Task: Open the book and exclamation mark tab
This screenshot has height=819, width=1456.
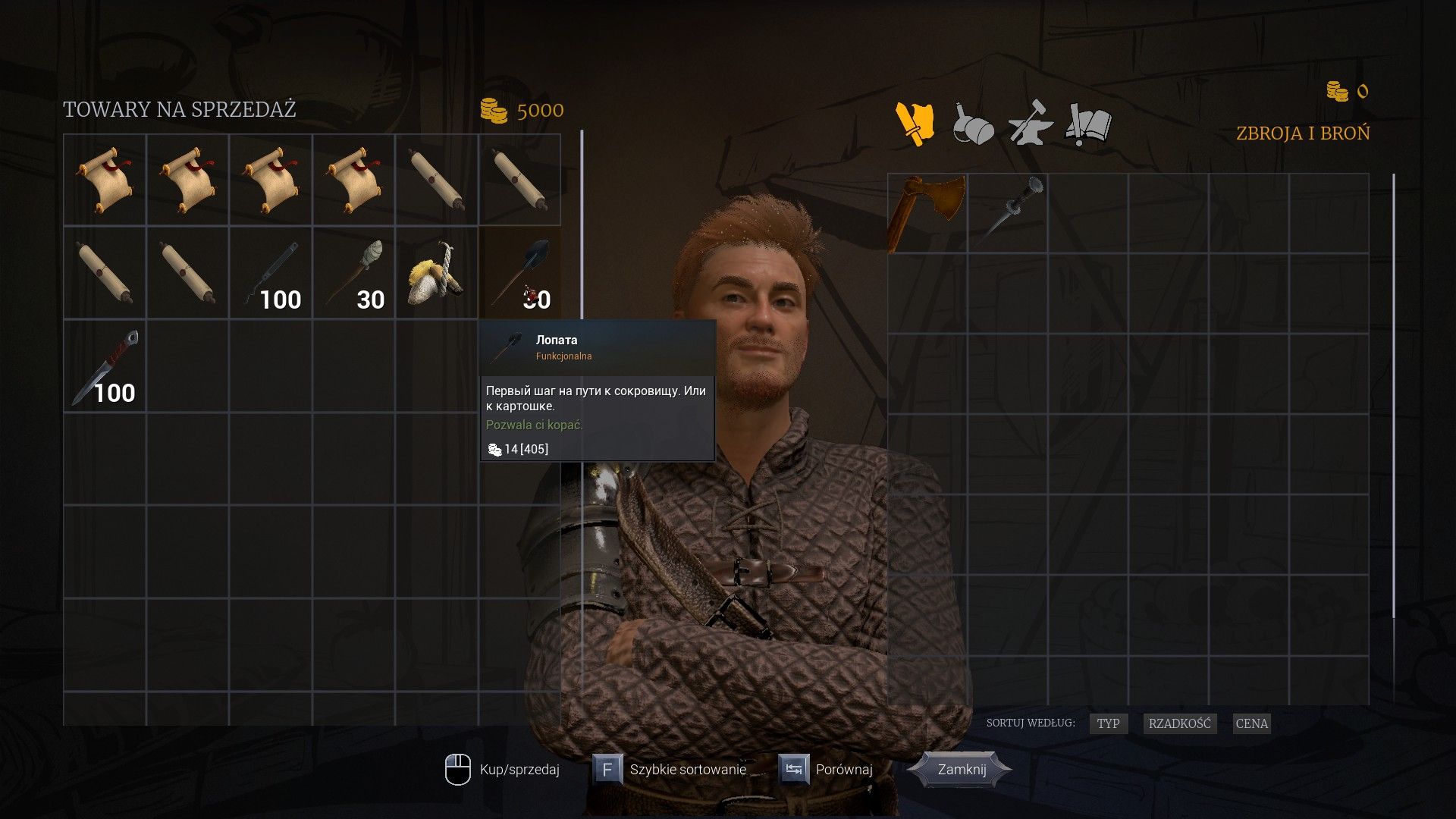Action: 1088,124
